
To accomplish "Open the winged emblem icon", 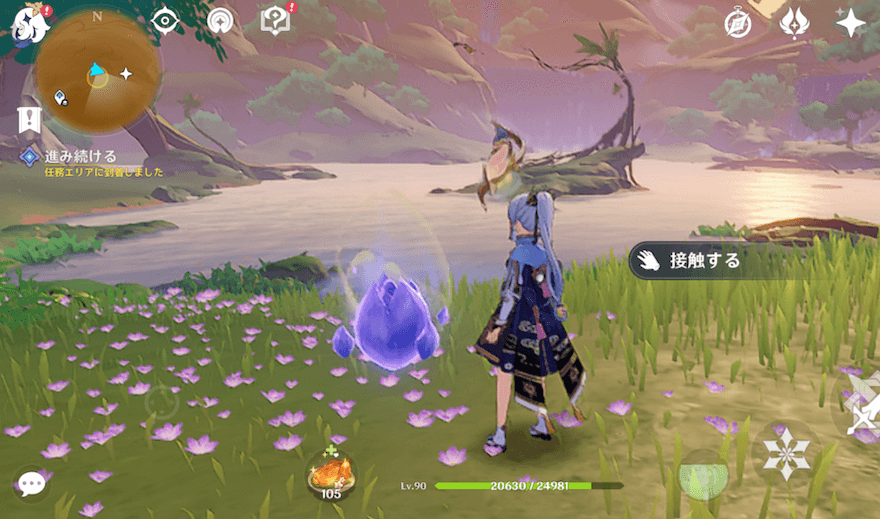I will [x=794, y=22].
